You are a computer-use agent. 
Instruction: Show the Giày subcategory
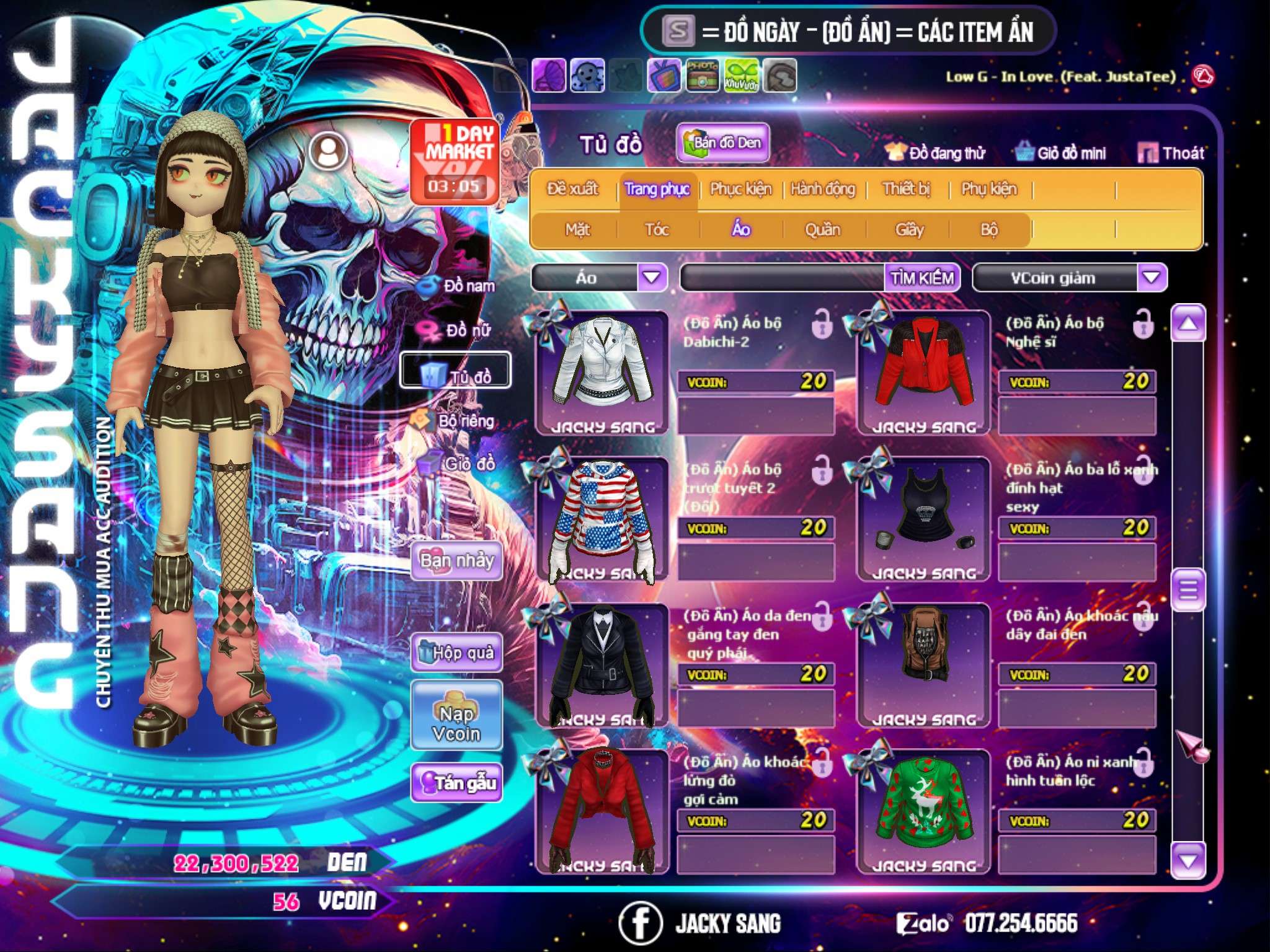(909, 230)
